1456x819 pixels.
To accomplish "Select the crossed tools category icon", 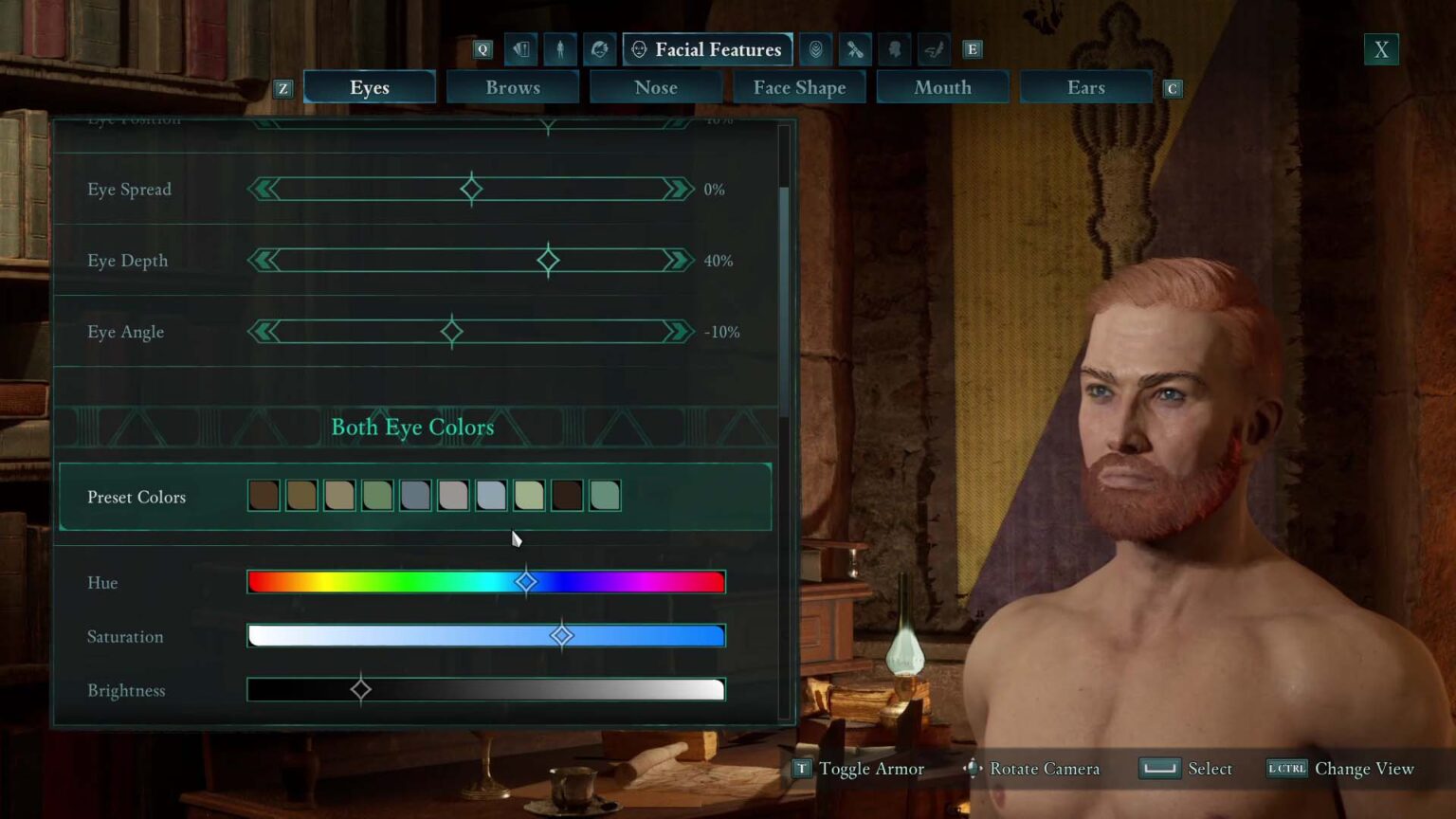I will [x=854, y=49].
